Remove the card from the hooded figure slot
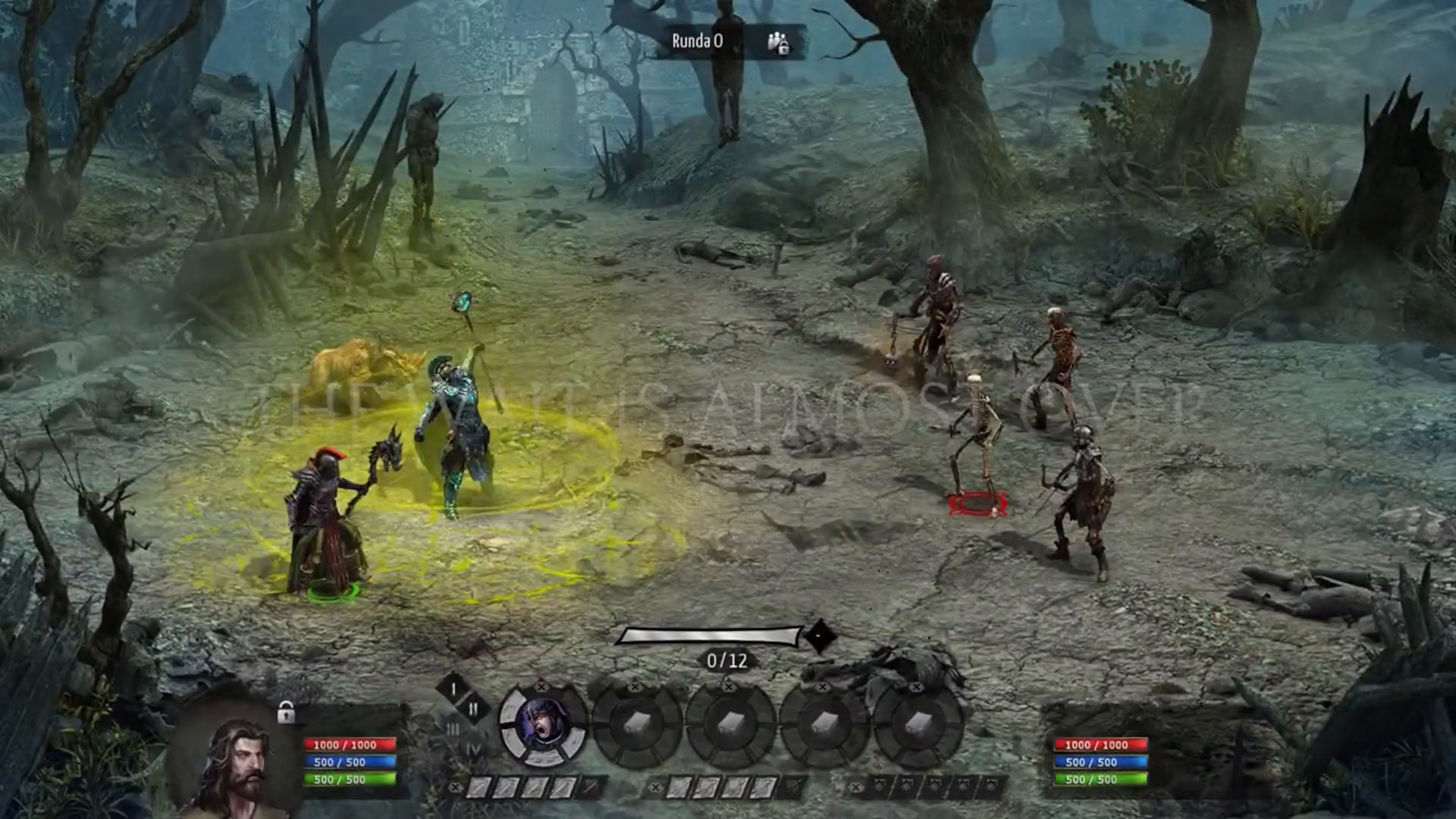Image resolution: width=1456 pixels, height=819 pixels. (541, 686)
